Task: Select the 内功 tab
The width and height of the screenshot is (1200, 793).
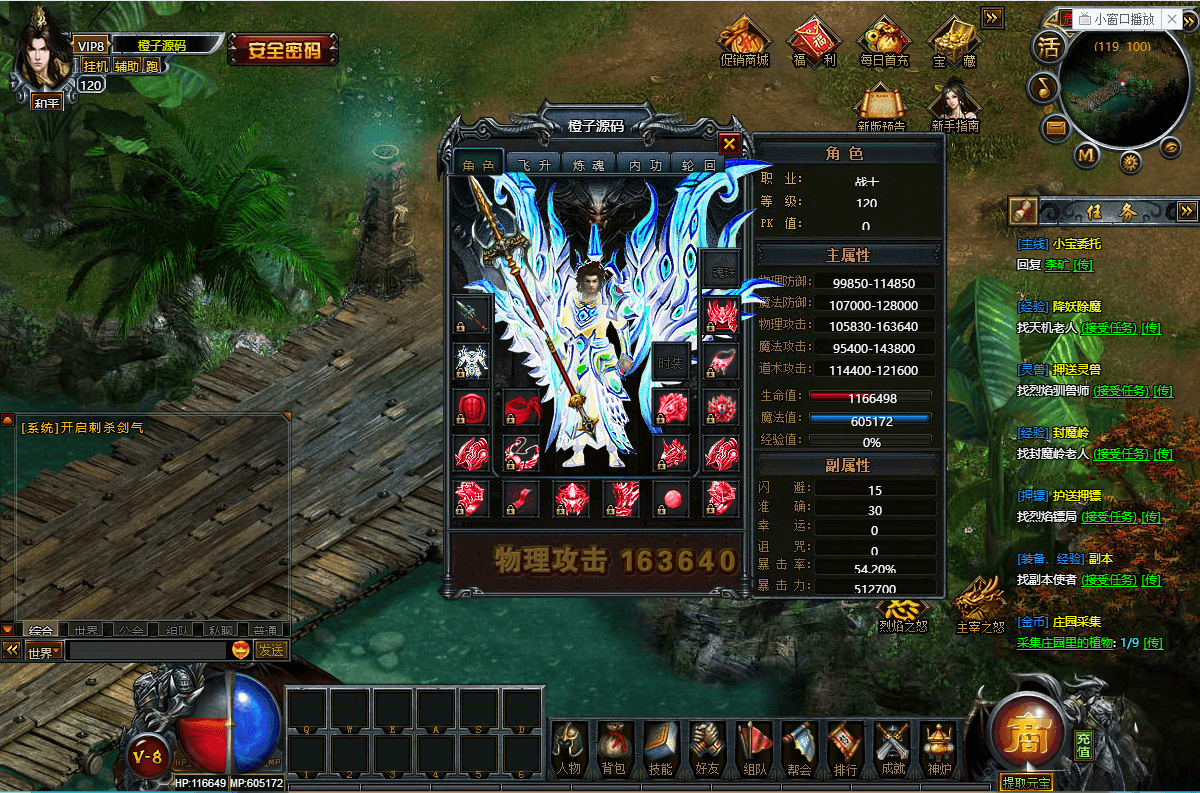Action: click(642, 165)
